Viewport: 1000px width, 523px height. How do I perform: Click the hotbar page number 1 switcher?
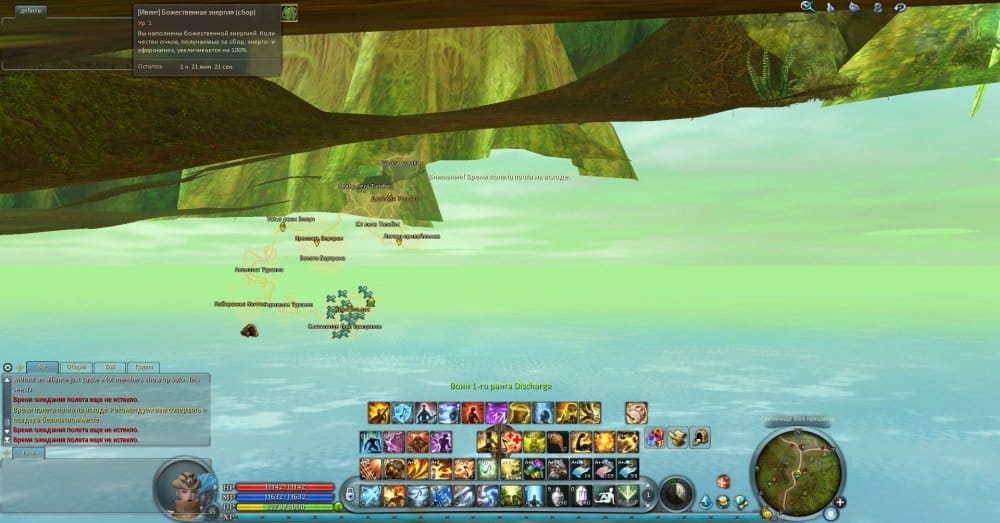click(x=650, y=494)
